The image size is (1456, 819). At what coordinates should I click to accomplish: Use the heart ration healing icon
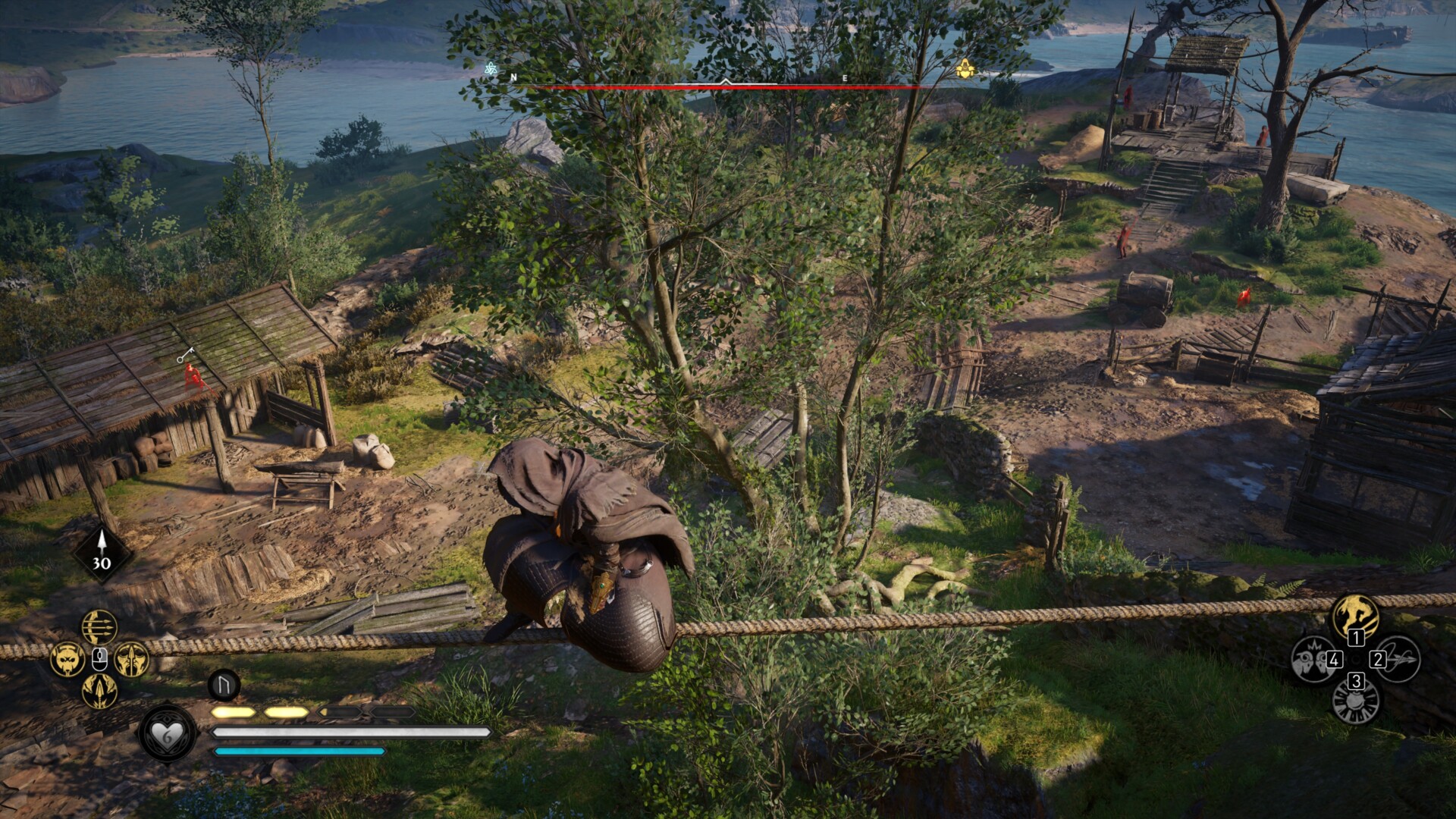[x=167, y=733]
